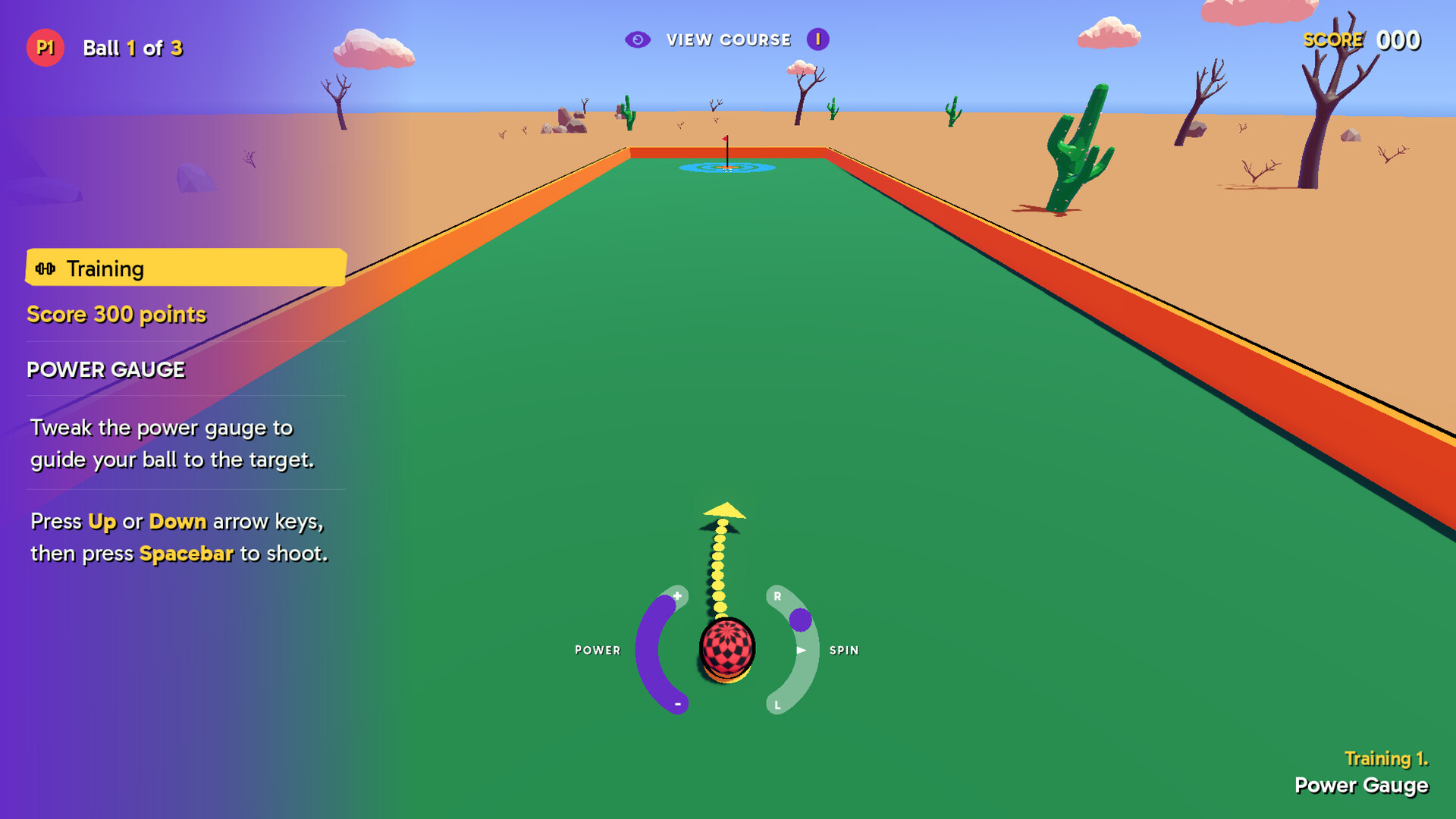
Task: Toggle spin toward R on the spin gauge
Action: pyautogui.click(x=777, y=596)
